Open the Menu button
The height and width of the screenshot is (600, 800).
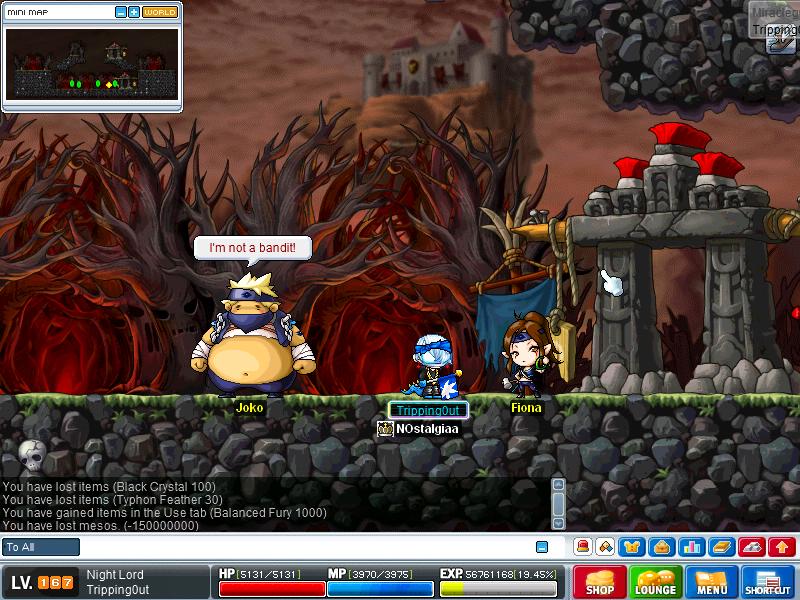(712, 582)
